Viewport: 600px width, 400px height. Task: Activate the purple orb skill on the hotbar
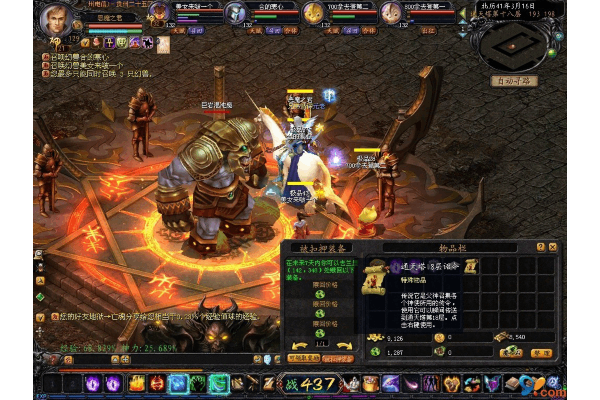pos(91,383)
